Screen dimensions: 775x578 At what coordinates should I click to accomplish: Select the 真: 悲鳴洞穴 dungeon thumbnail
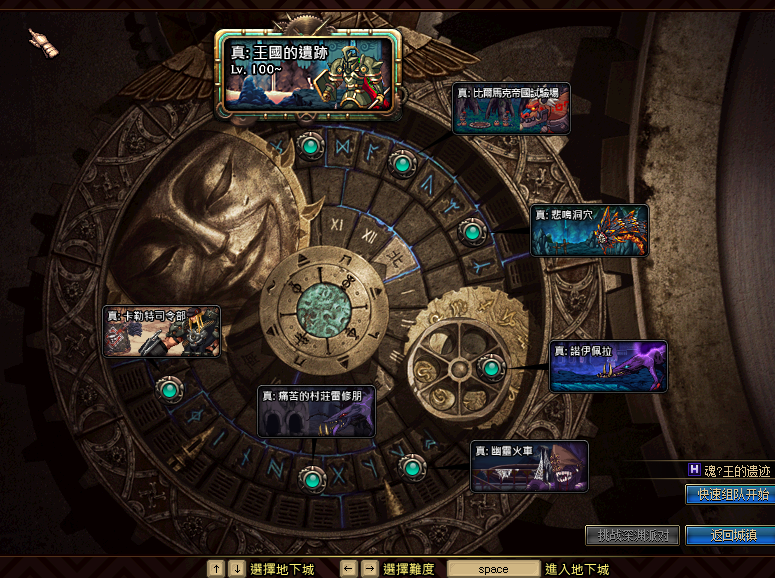(x=589, y=230)
